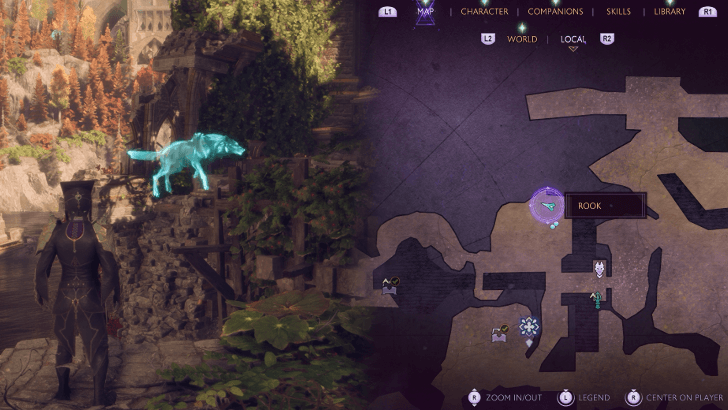This screenshot has height=410, width=728.
Task: Click the teal ladder marker on the map
Action: click(598, 297)
